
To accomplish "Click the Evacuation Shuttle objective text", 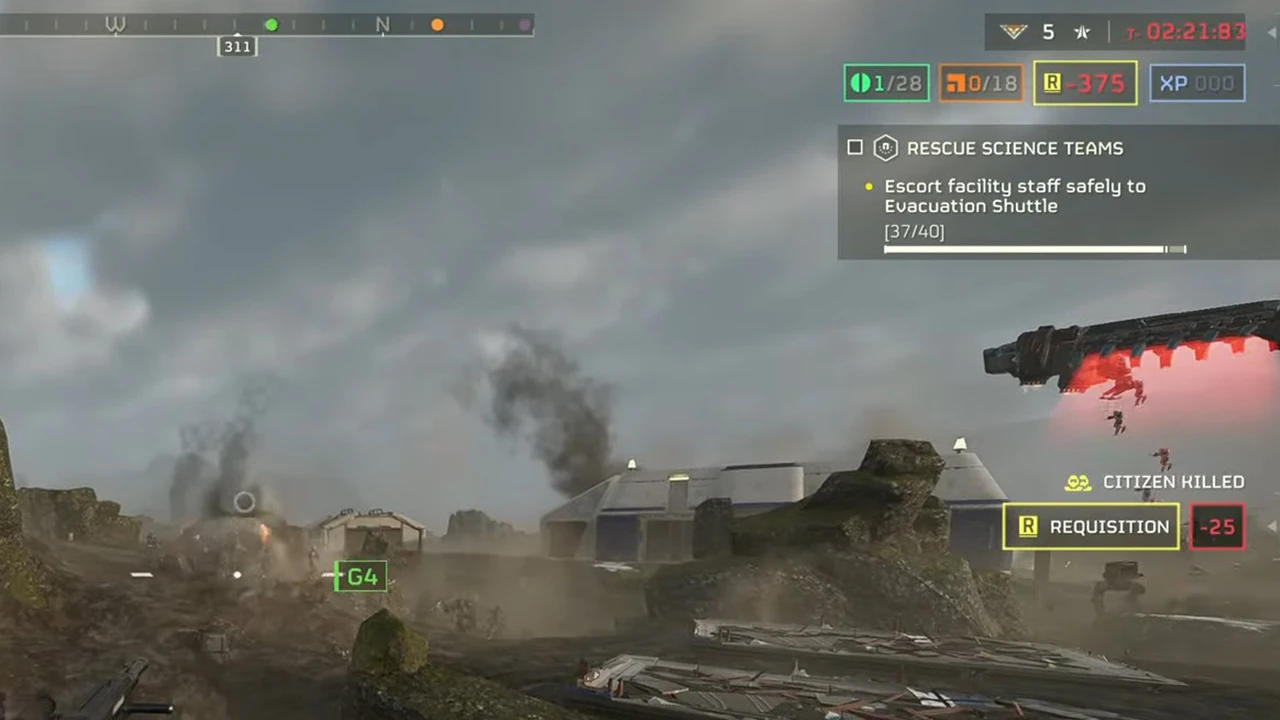I will (x=970, y=206).
